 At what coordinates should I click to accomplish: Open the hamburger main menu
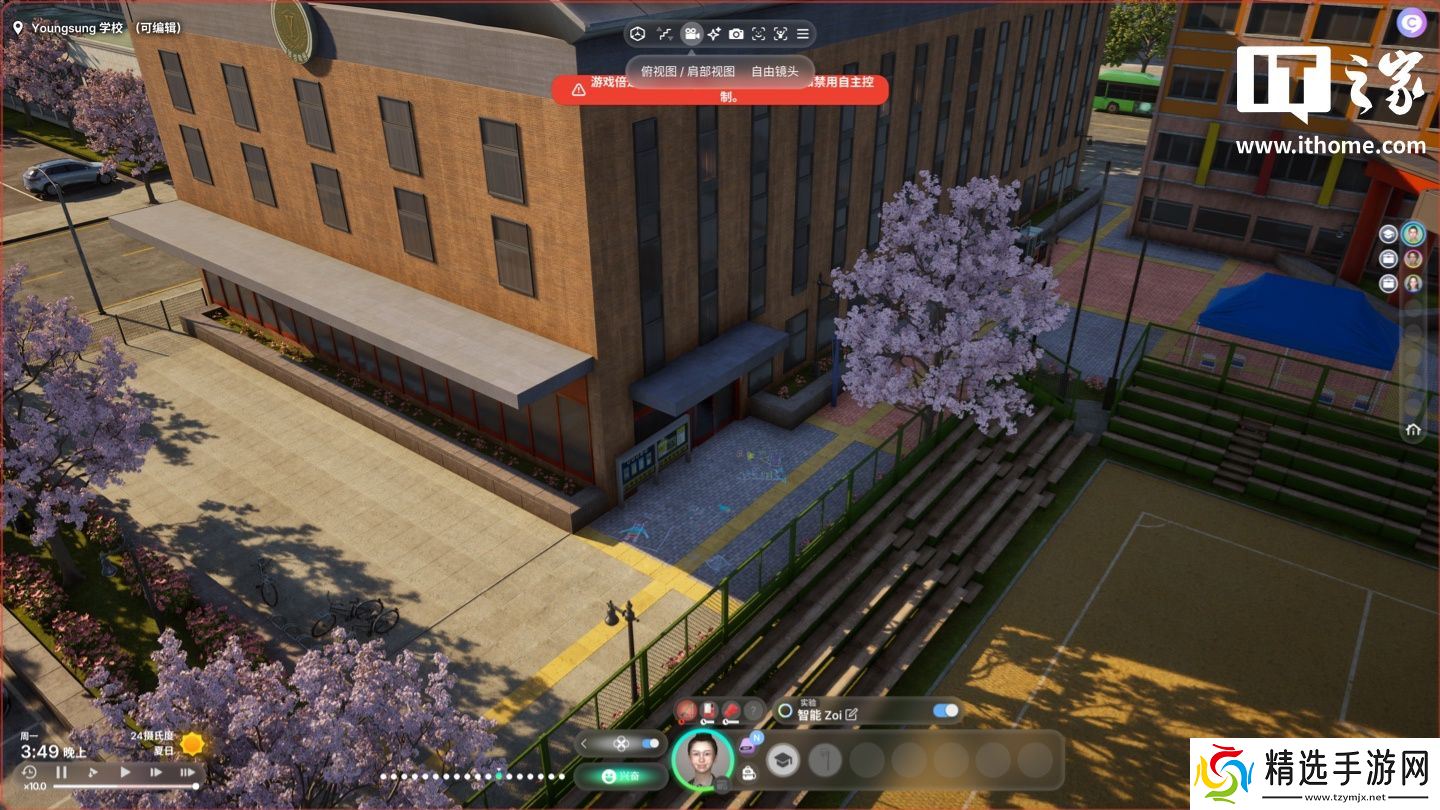coord(802,34)
